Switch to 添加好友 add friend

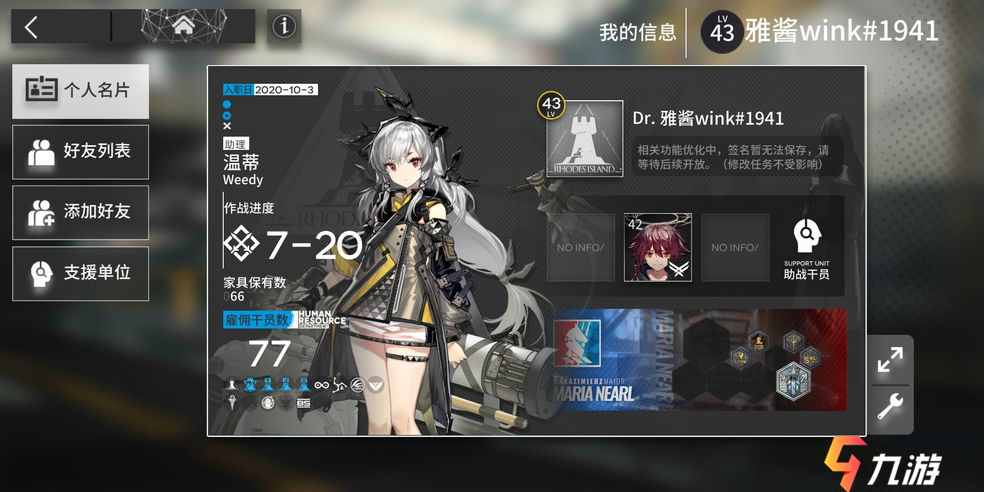coord(81,212)
